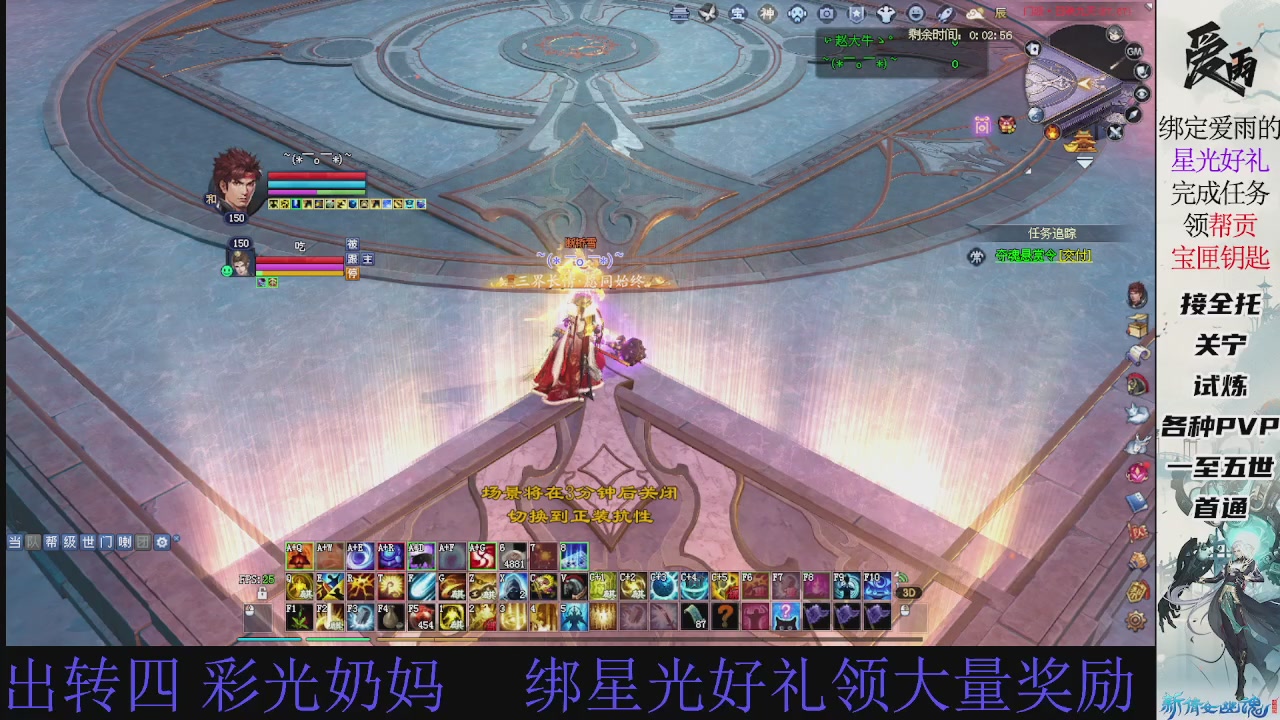Toggle the 队 team chat channel filter
The width and height of the screenshot is (1280, 720).
point(30,541)
